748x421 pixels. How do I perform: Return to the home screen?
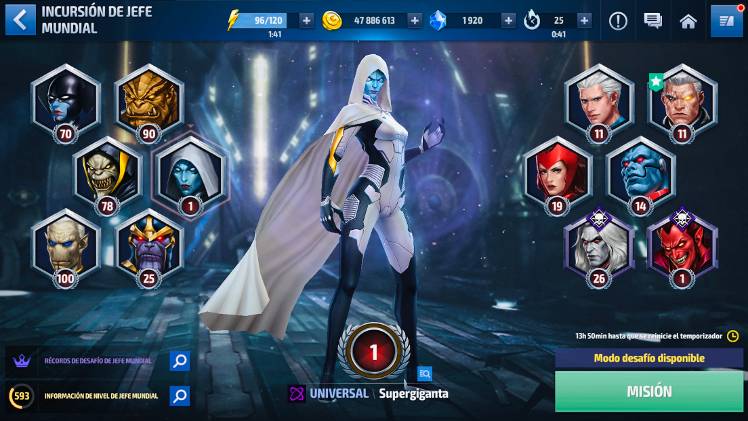(x=688, y=20)
